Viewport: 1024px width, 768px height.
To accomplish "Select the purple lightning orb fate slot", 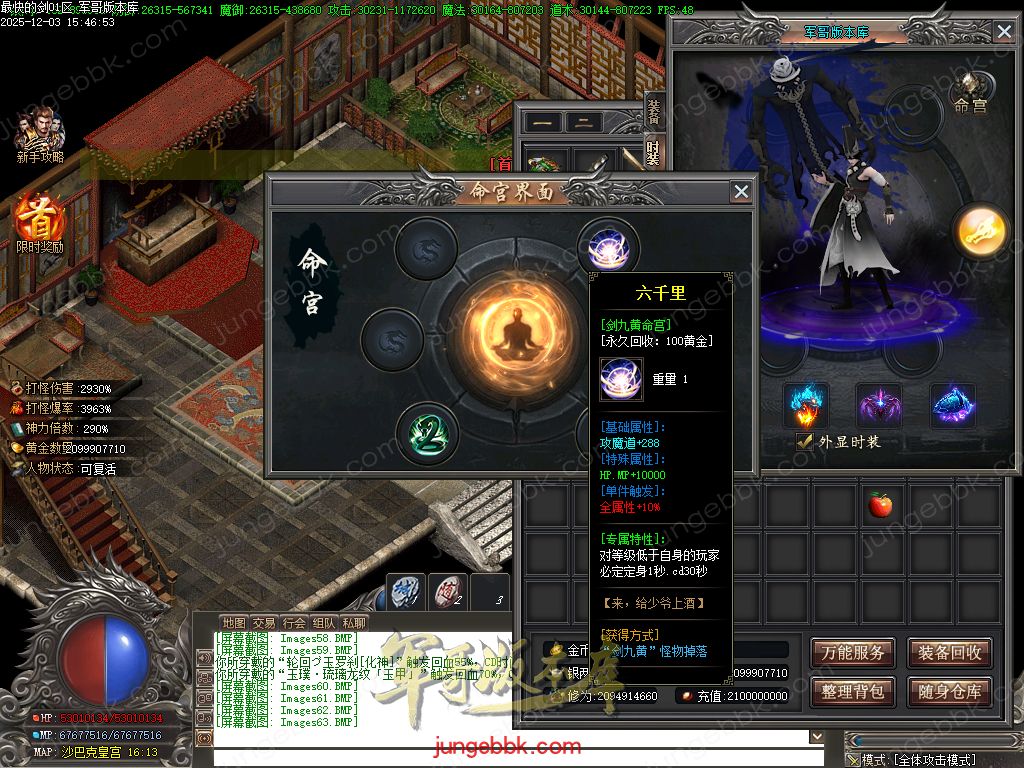I will [607, 249].
